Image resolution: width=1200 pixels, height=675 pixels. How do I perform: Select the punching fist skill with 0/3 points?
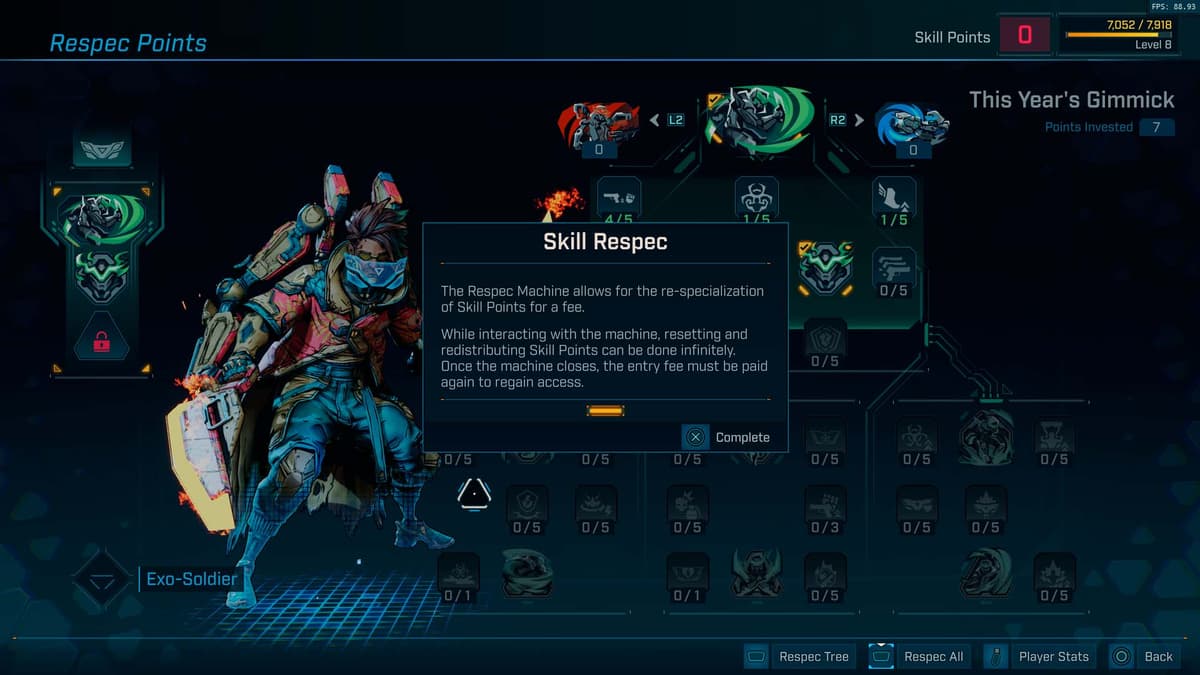[825, 506]
